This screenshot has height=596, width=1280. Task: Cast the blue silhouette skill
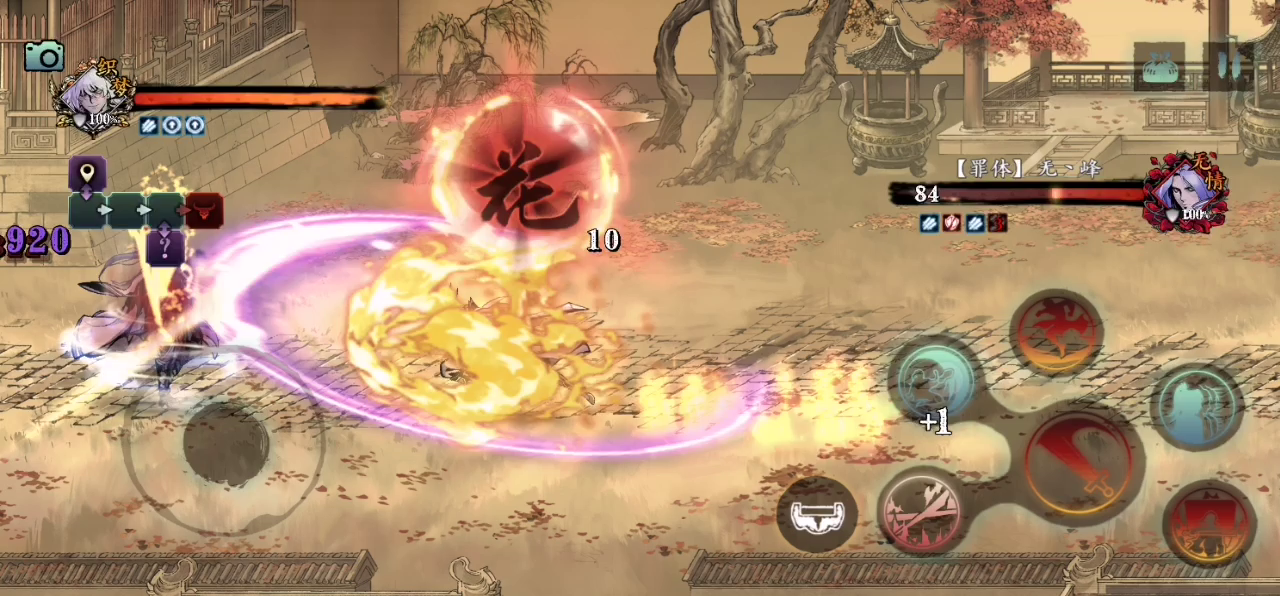pos(1196,405)
